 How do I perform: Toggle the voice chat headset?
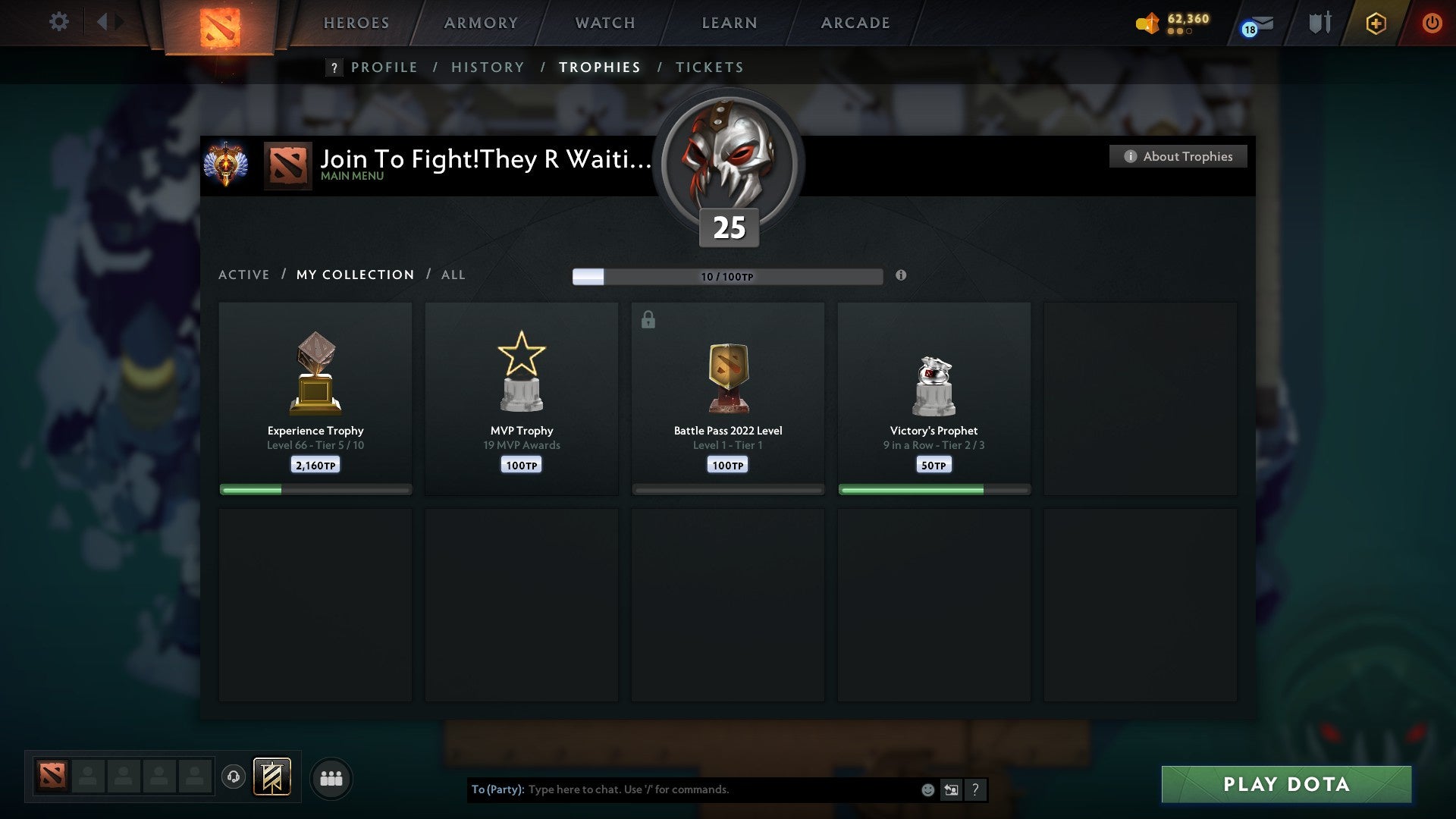coord(234,777)
